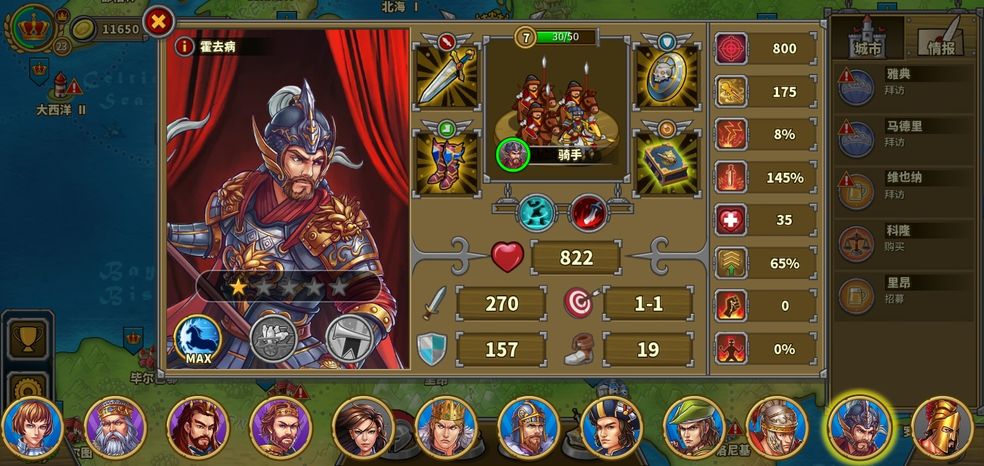Select the sword weapon equipment slot
Image resolution: width=984 pixels, height=466 pixels.
coord(445,75)
